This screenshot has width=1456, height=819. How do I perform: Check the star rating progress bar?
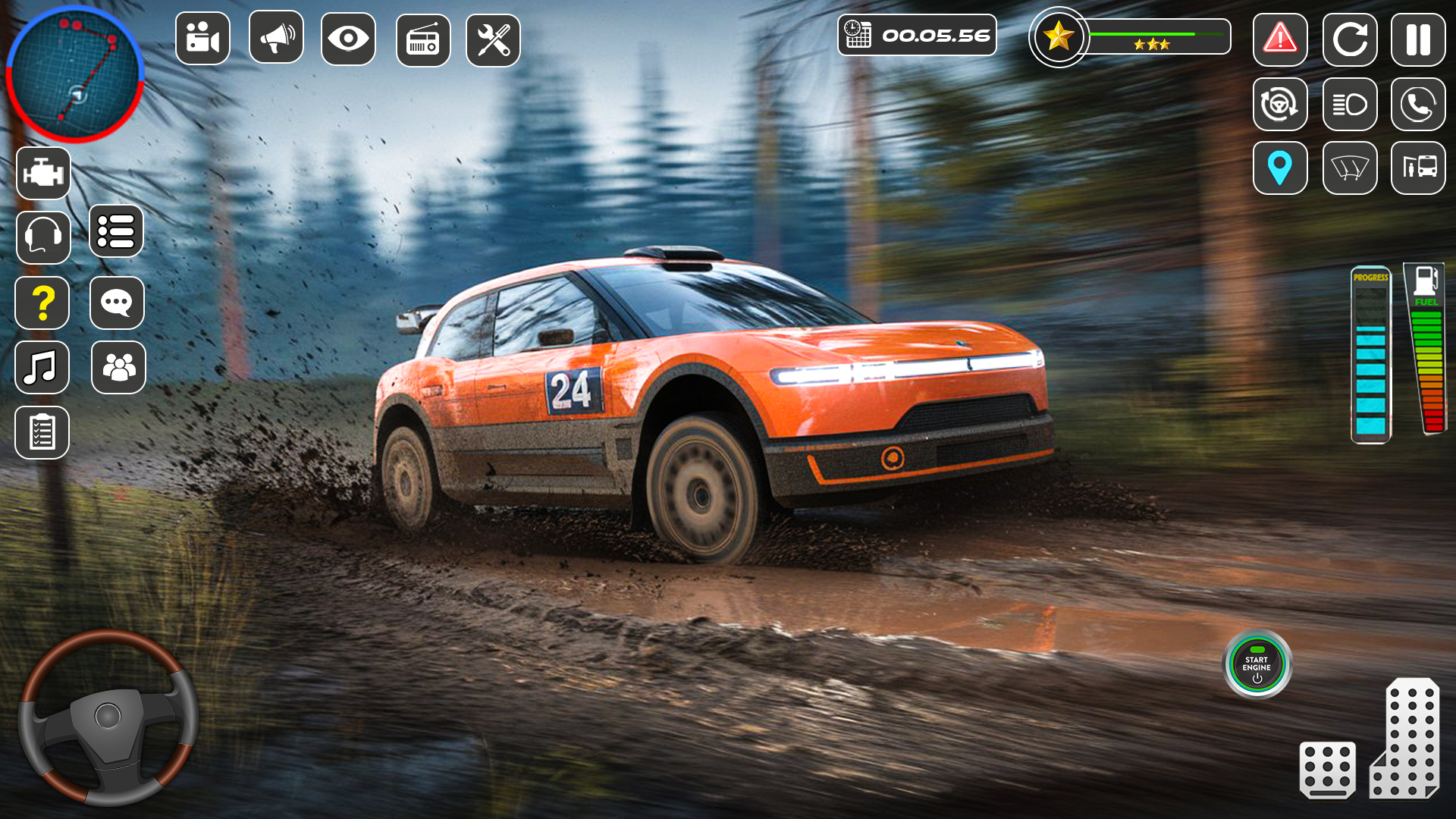click(x=1160, y=33)
